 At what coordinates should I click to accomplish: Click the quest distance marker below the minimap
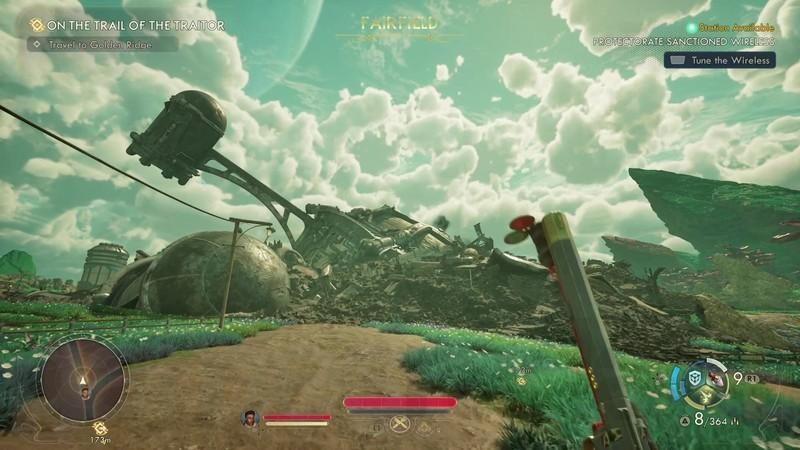tap(98, 436)
